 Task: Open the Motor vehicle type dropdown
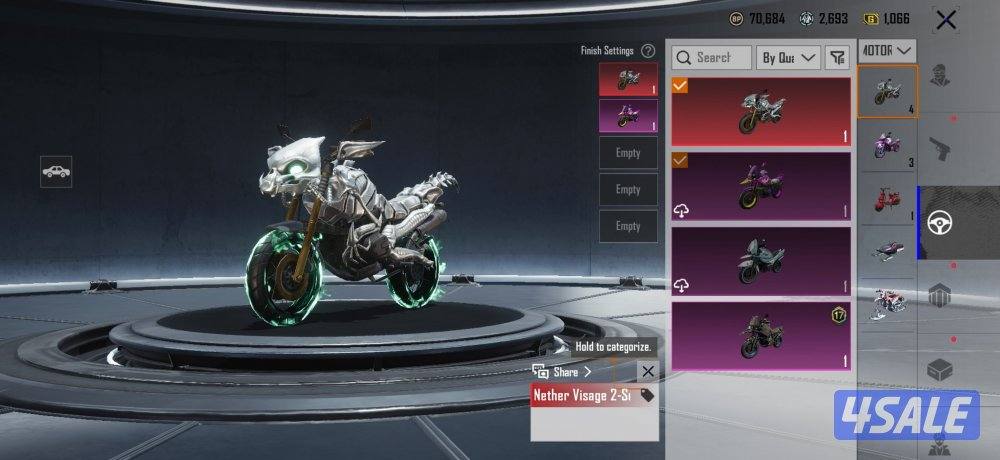pyautogui.click(x=888, y=50)
